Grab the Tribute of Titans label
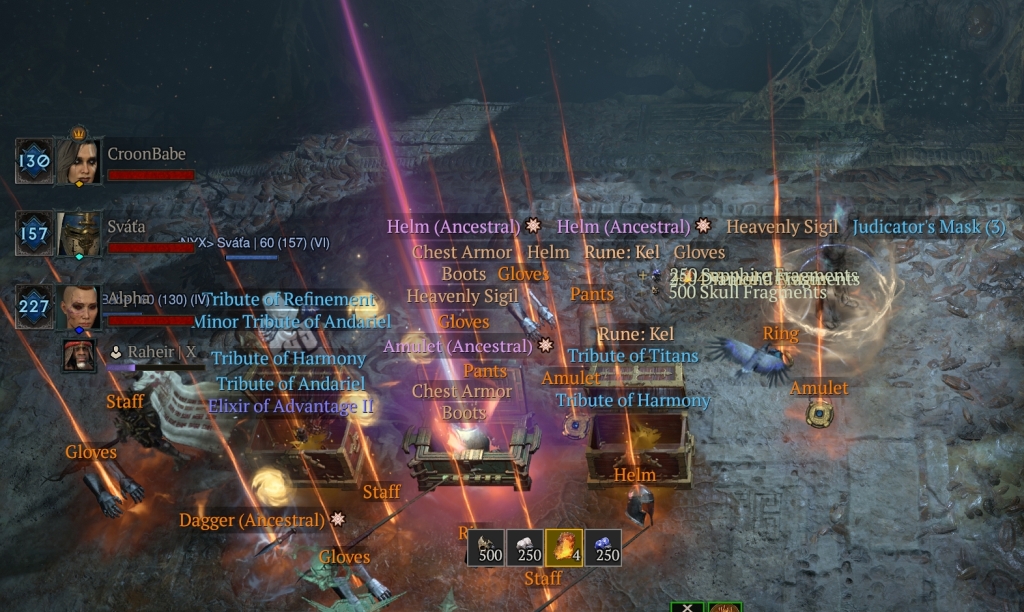 click(633, 356)
